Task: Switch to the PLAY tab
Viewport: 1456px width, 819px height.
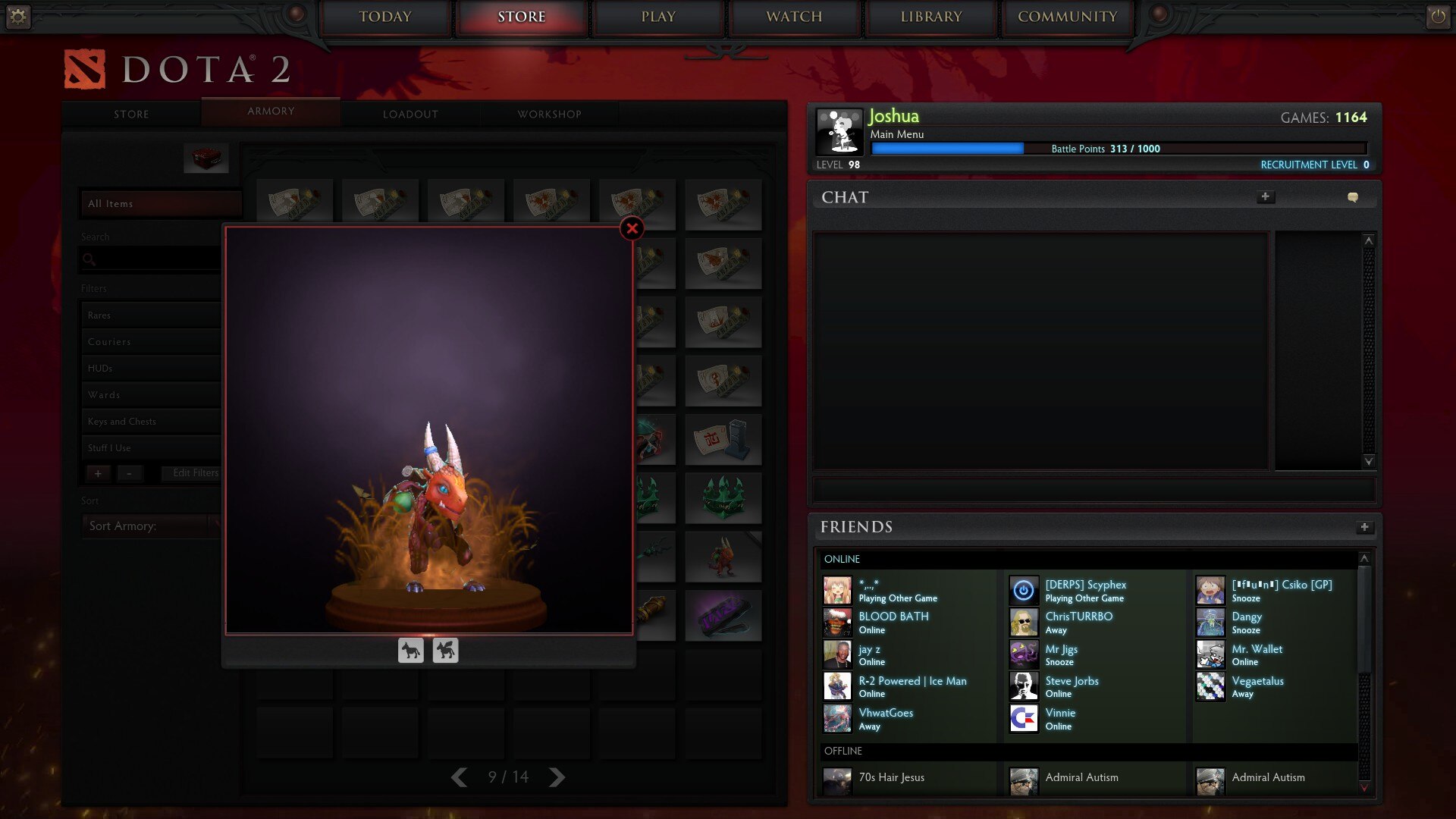Action: point(658,17)
